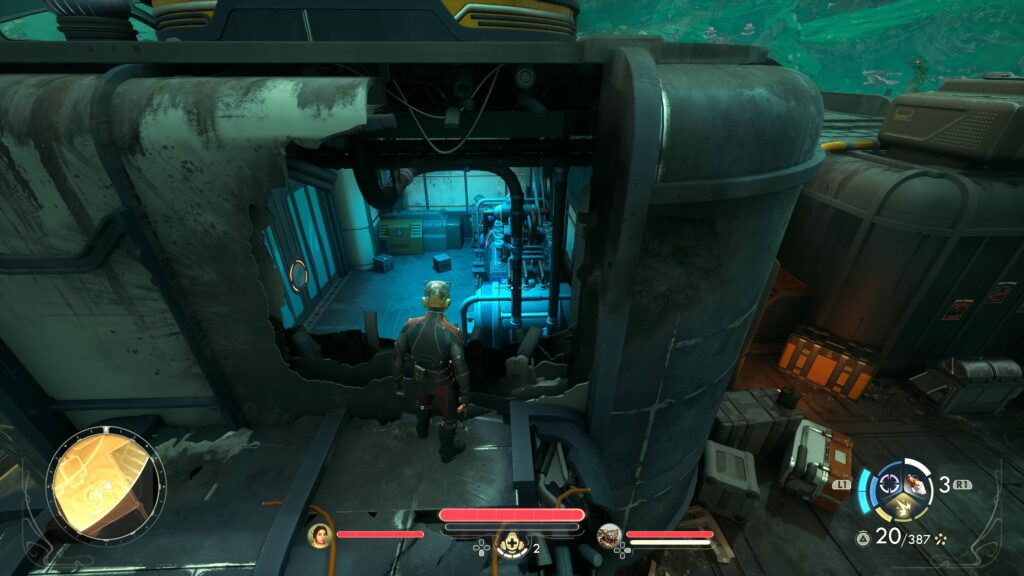1024x576 pixels.
Task: Select the female companion portrait
Action: [320, 535]
